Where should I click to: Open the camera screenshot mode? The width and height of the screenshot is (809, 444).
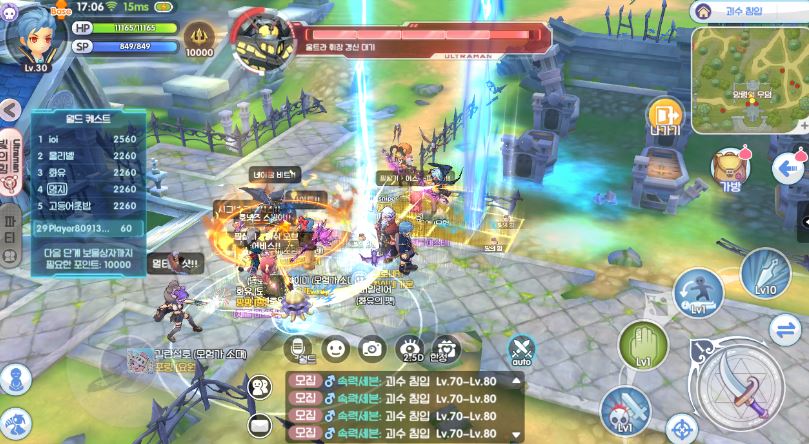[x=372, y=348]
